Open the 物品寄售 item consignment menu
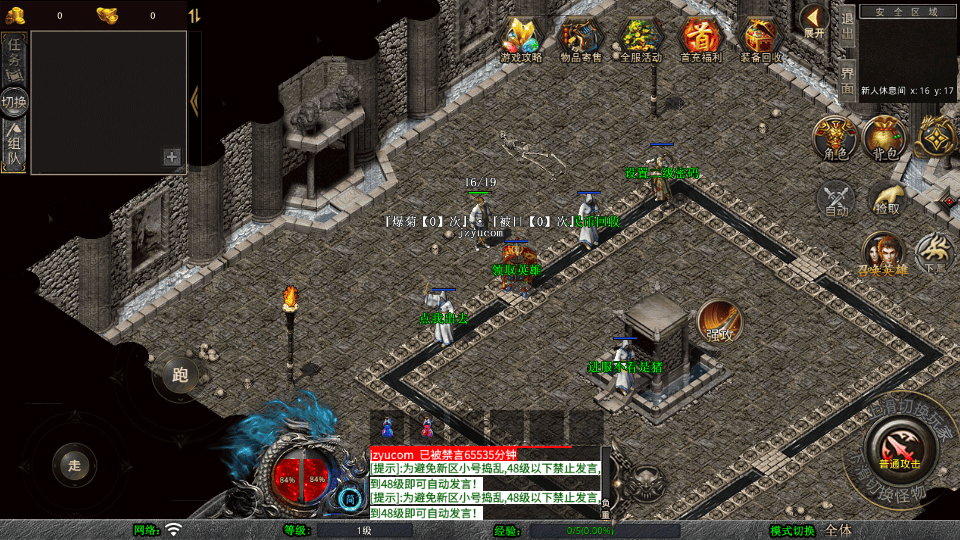This screenshot has width=960, height=540. point(581,38)
